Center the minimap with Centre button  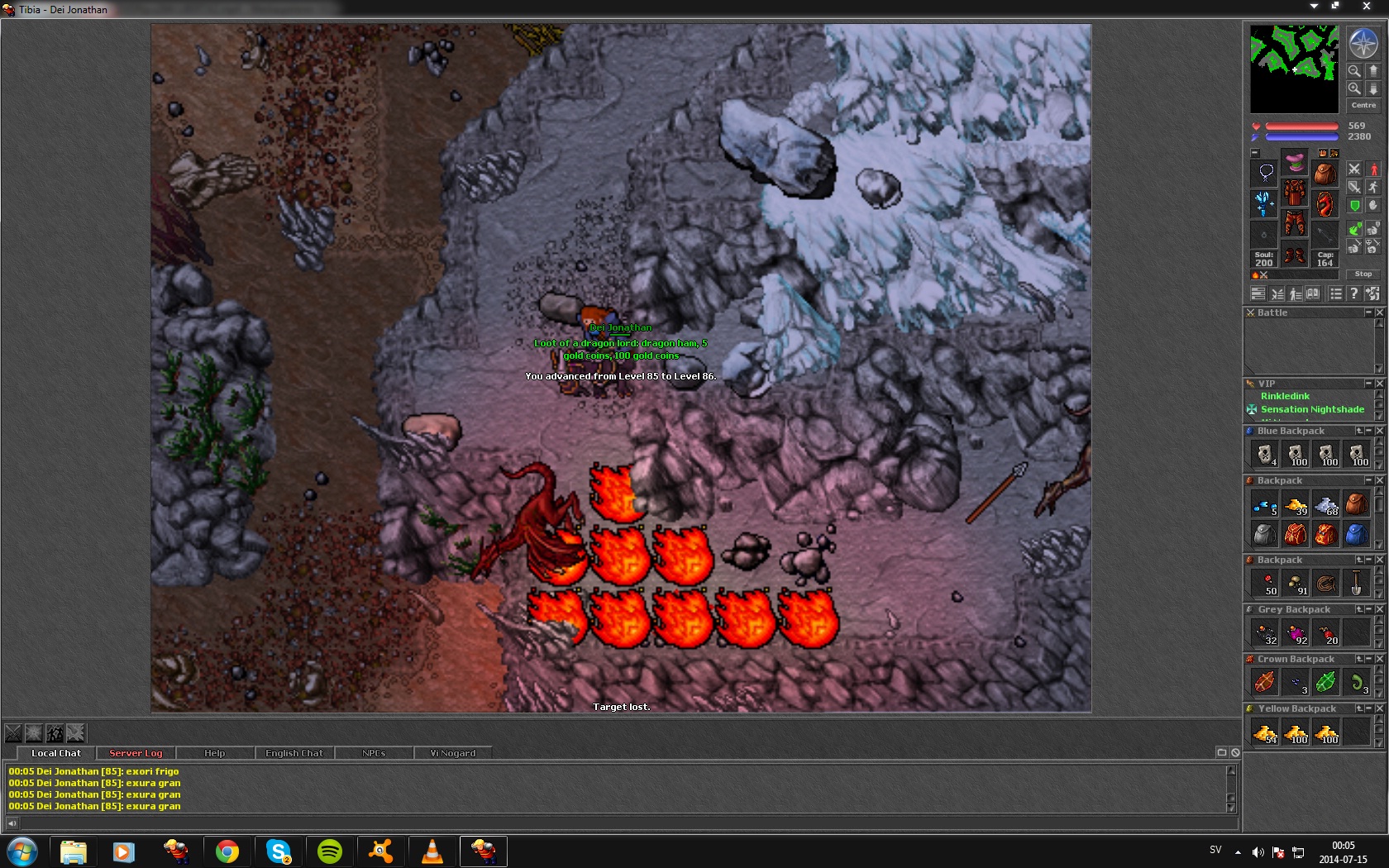pyautogui.click(x=1363, y=105)
